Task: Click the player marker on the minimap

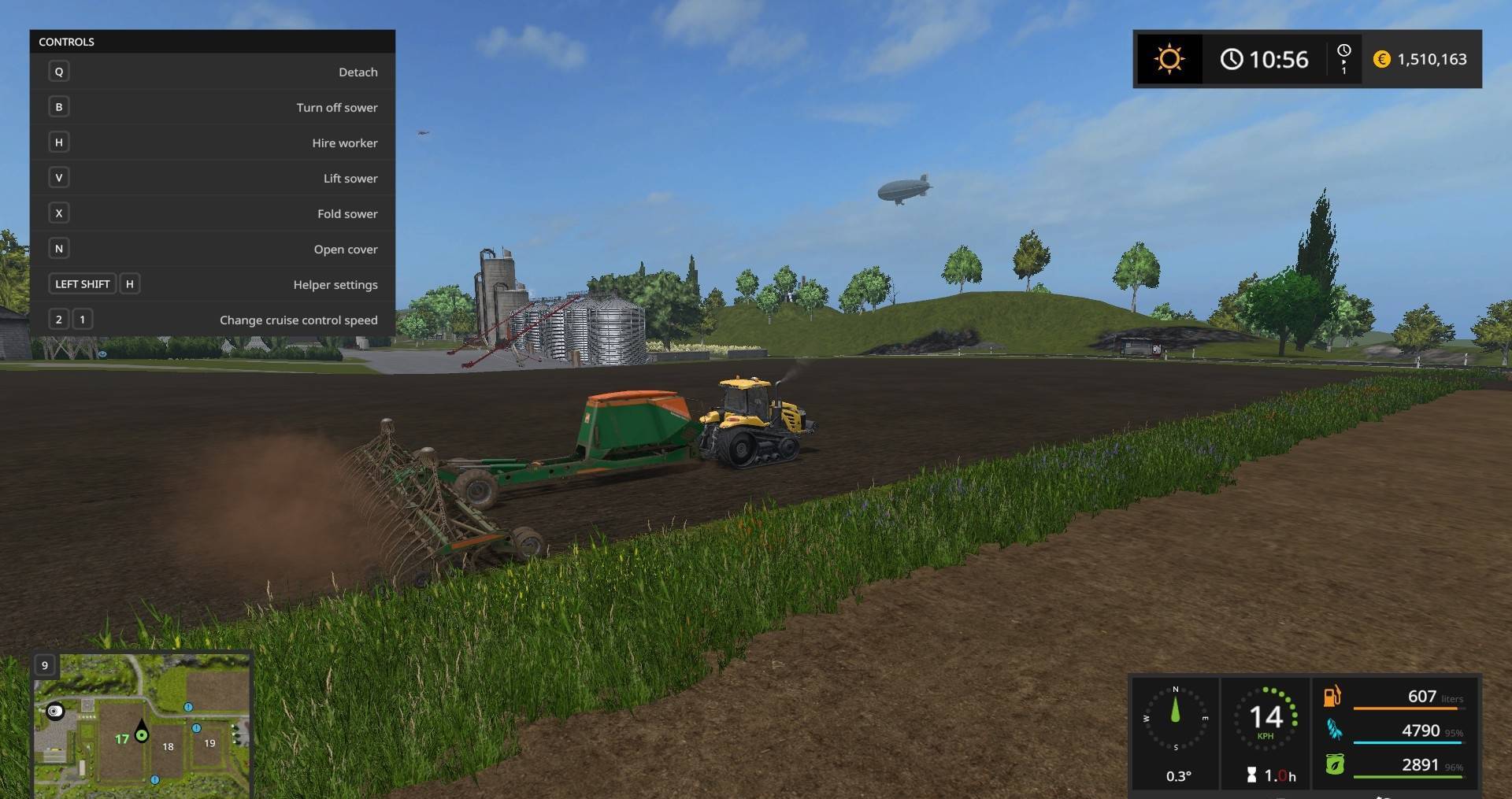Action: (142, 734)
